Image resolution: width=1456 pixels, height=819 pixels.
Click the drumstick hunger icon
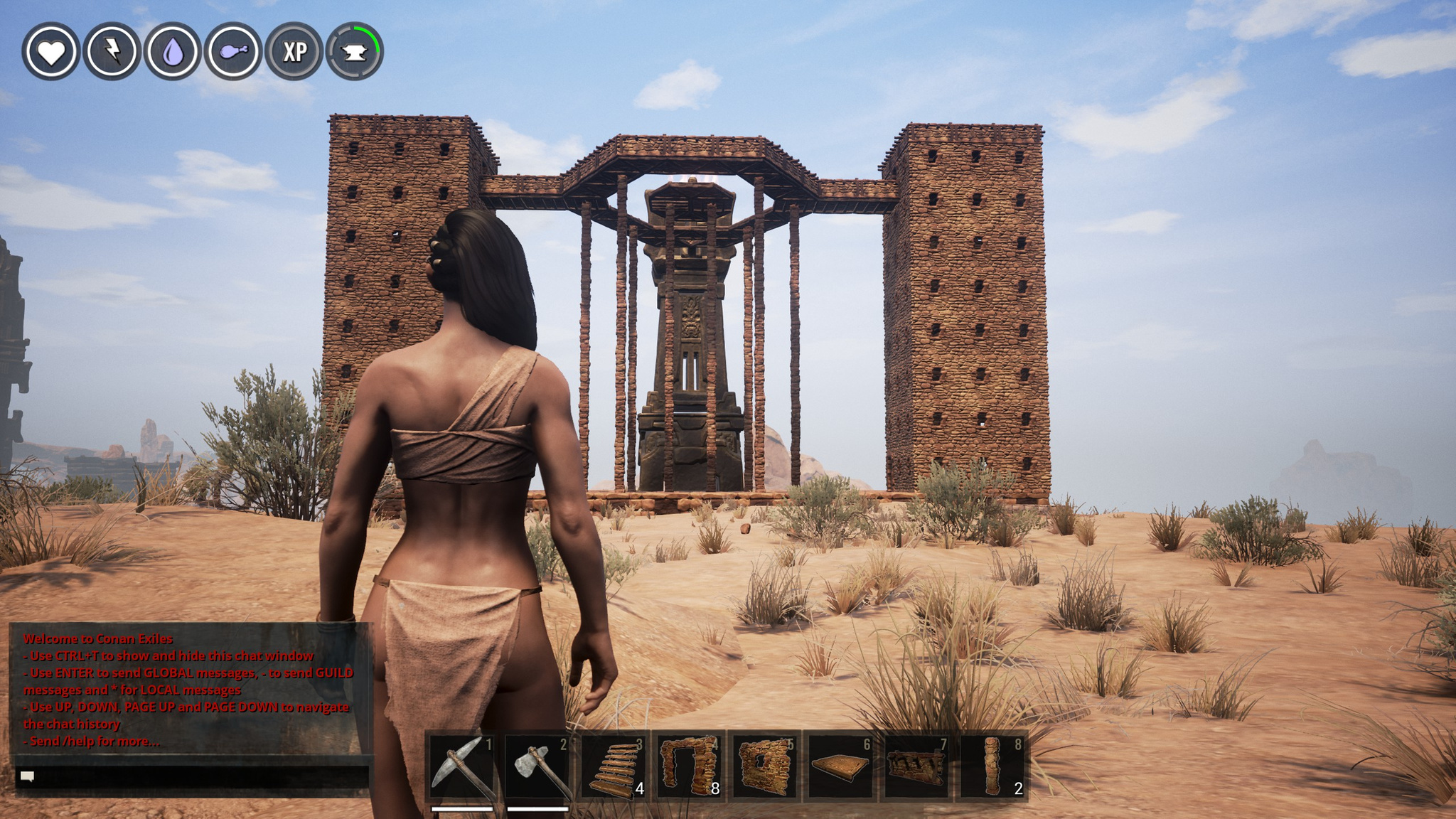(234, 51)
